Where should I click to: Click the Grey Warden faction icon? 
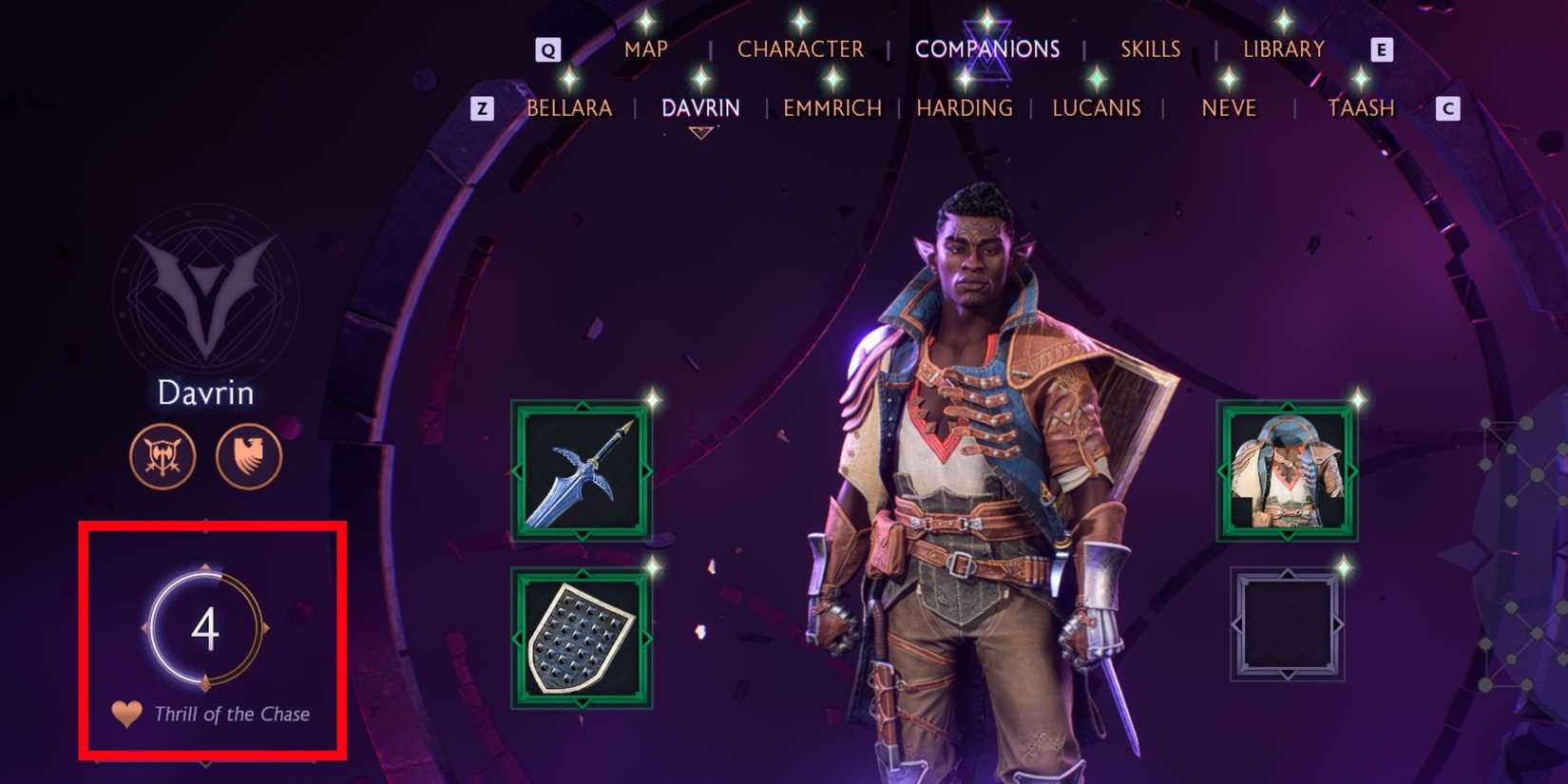[249, 456]
